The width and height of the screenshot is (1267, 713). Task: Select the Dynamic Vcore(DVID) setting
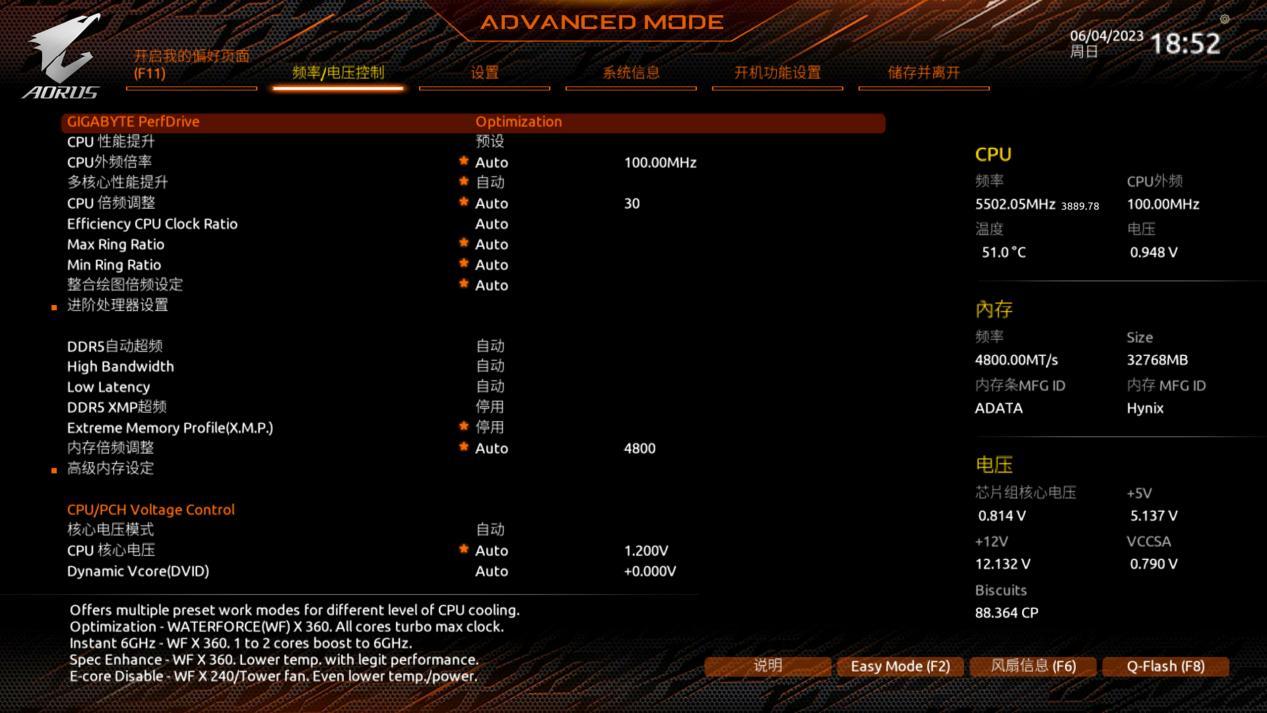138,571
